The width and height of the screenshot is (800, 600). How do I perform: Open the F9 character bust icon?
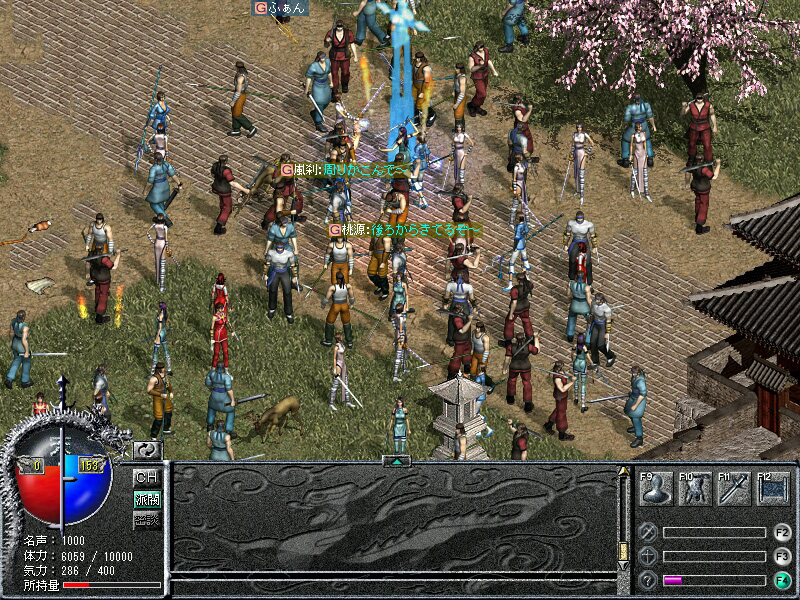[x=656, y=489]
